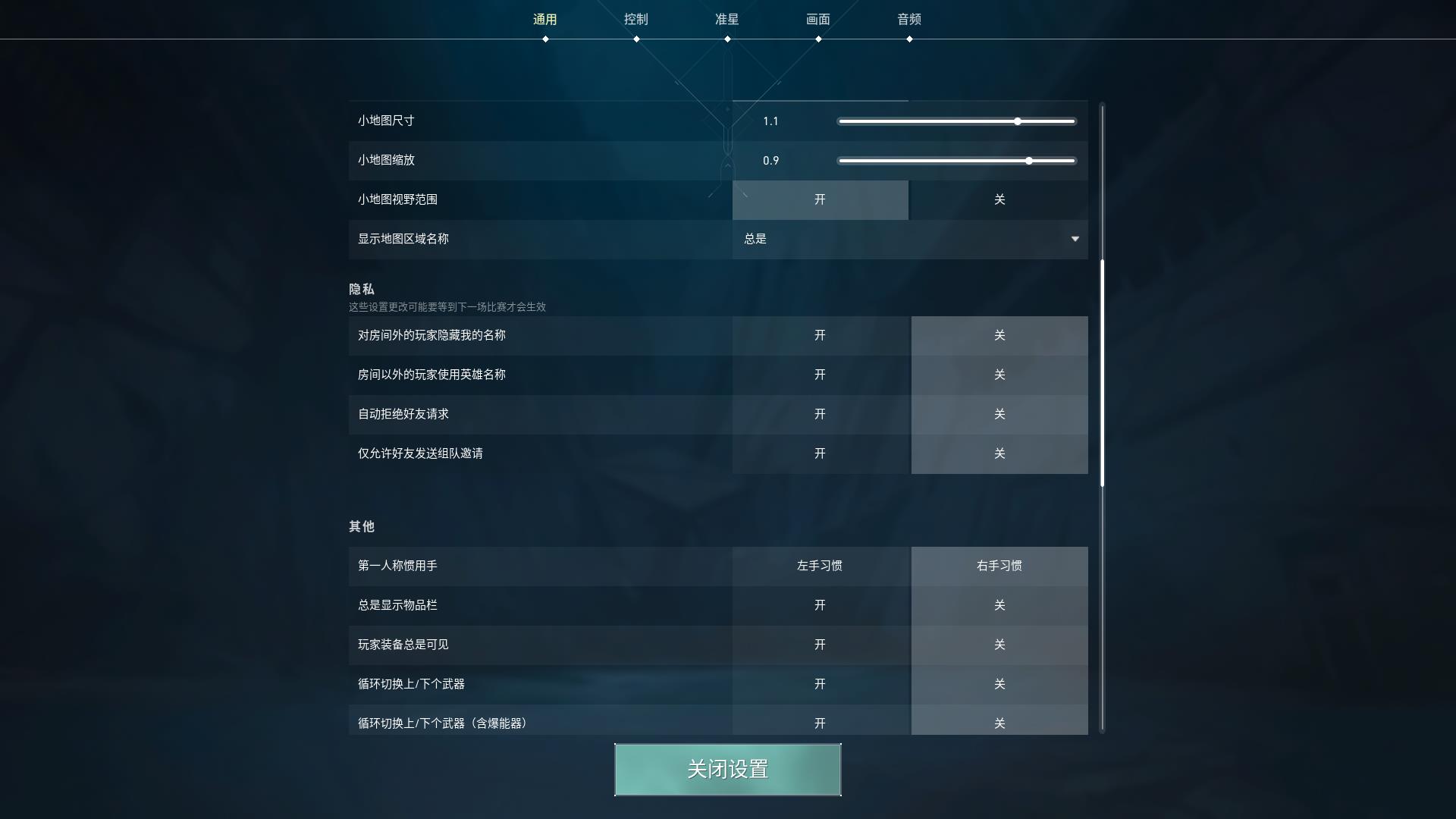The image size is (1456, 819).
Task: Adjust the 小地图尺寸 slider
Action: coord(1017,121)
